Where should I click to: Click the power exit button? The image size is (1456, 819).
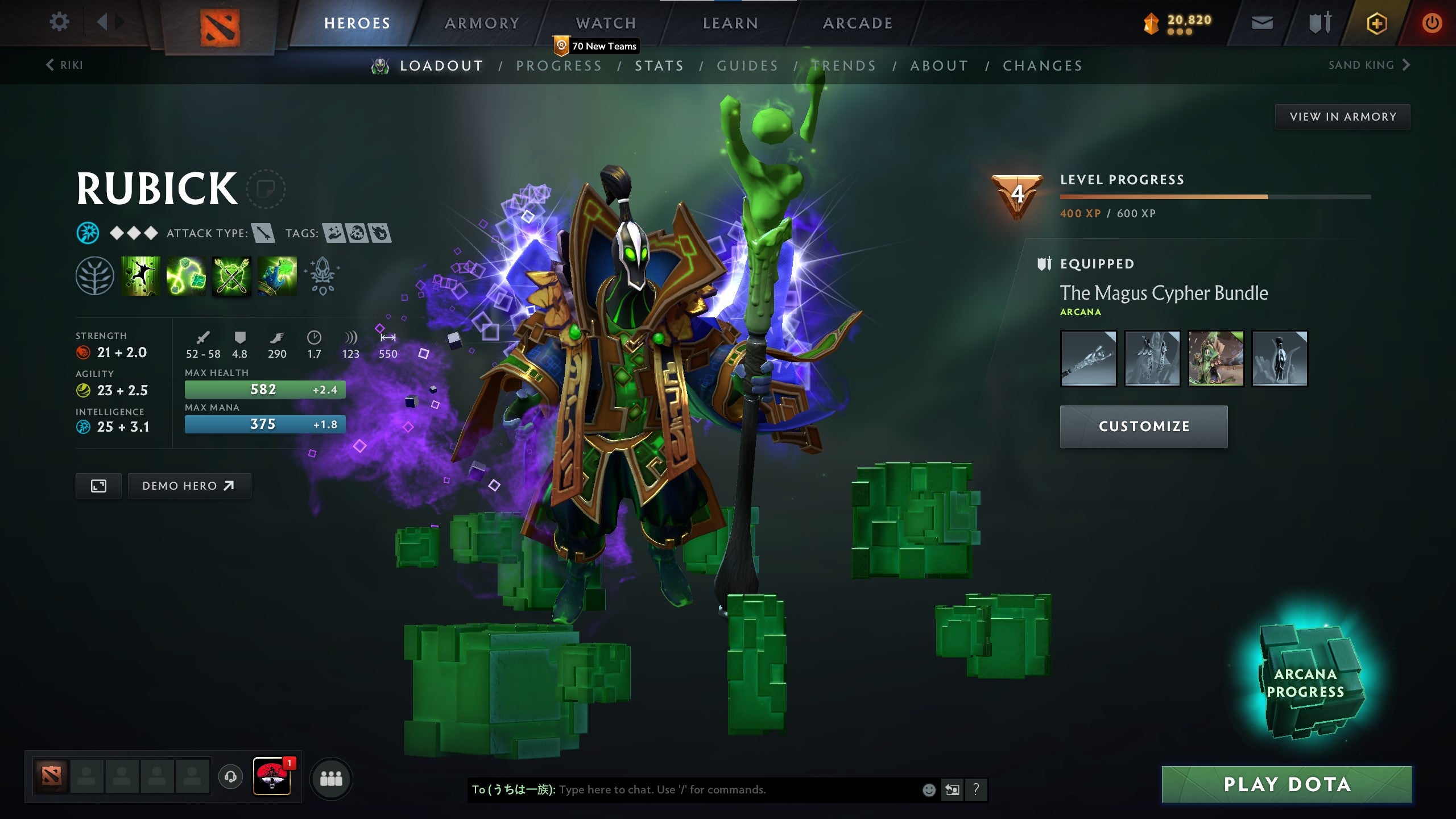pyautogui.click(x=1433, y=22)
